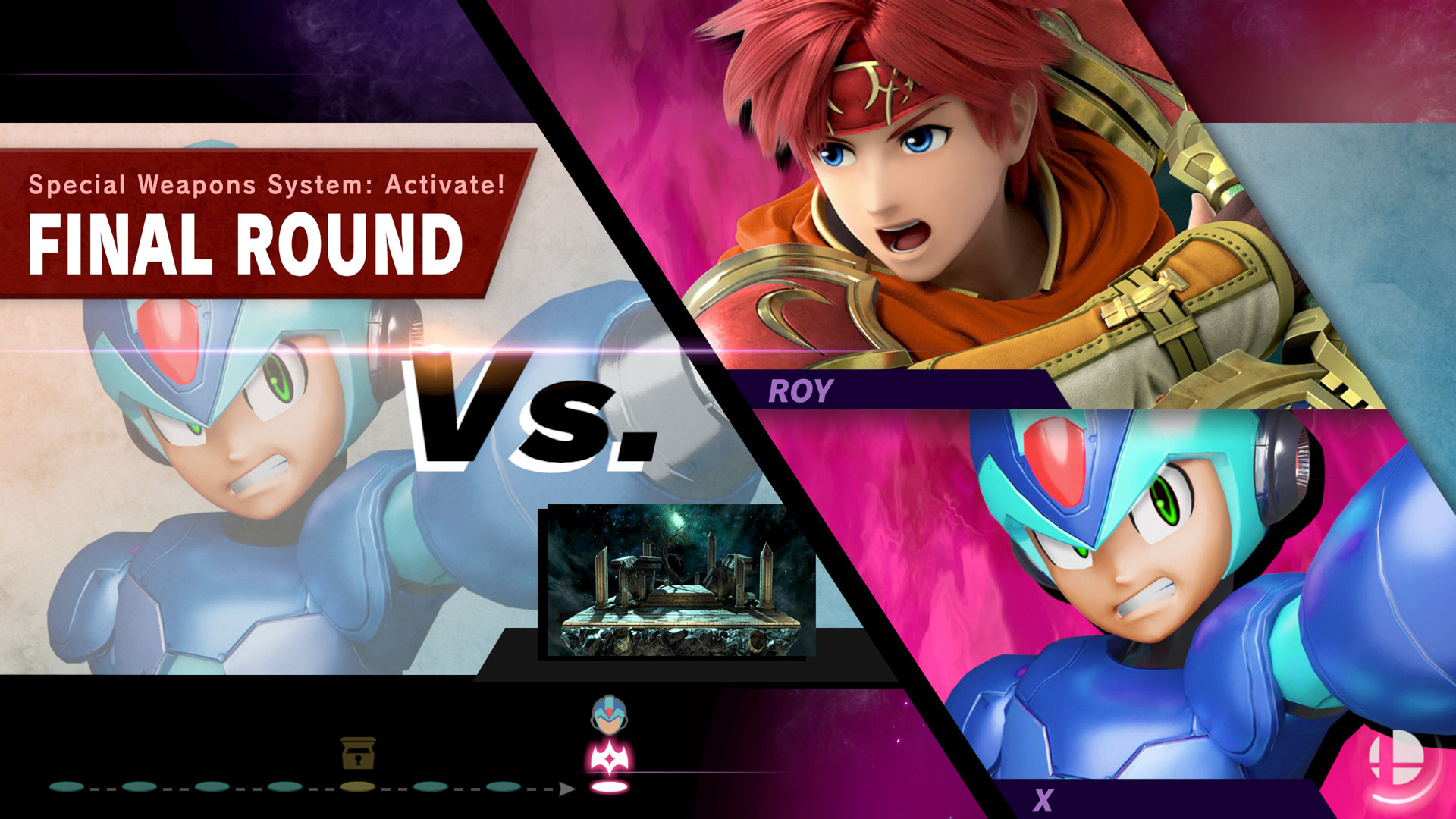Select the first teal node on the progress path
This screenshot has width=1456, height=819.
tap(67, 789)
